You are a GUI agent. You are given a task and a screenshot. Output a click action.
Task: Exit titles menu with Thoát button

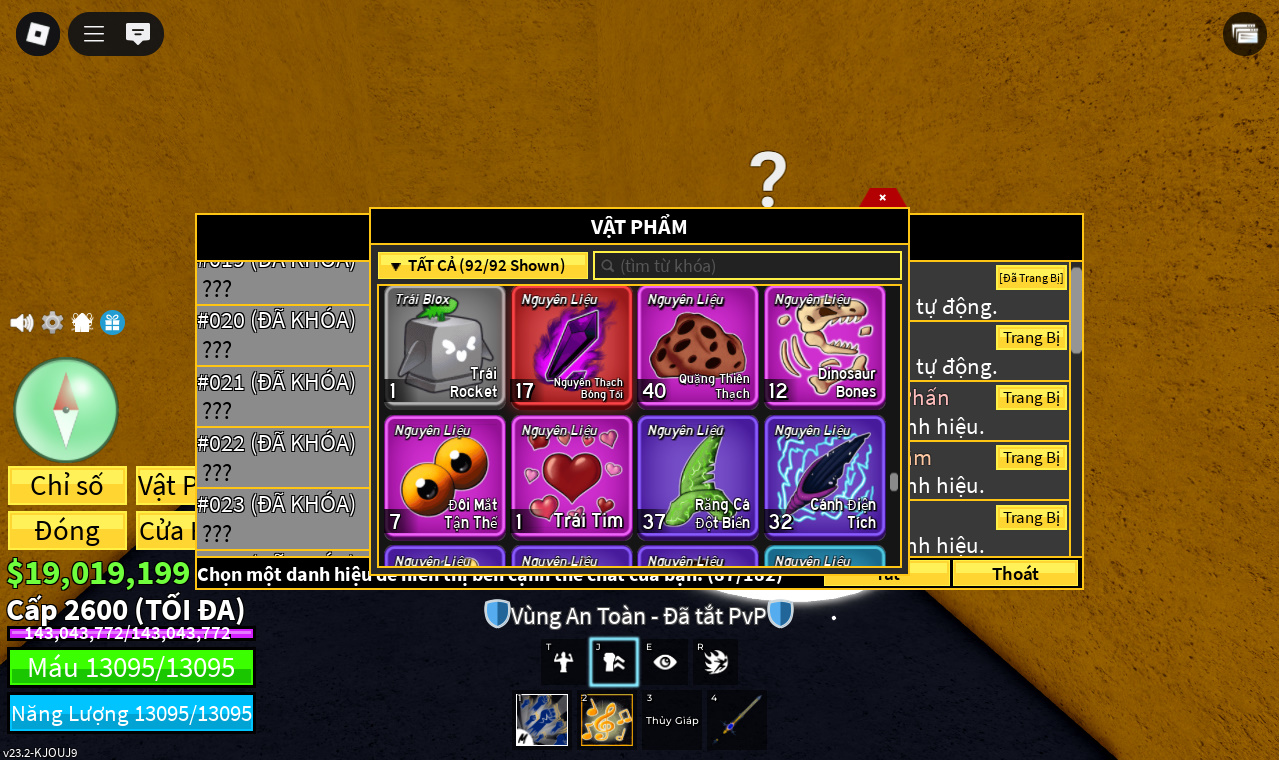[x=1015, y=574]
